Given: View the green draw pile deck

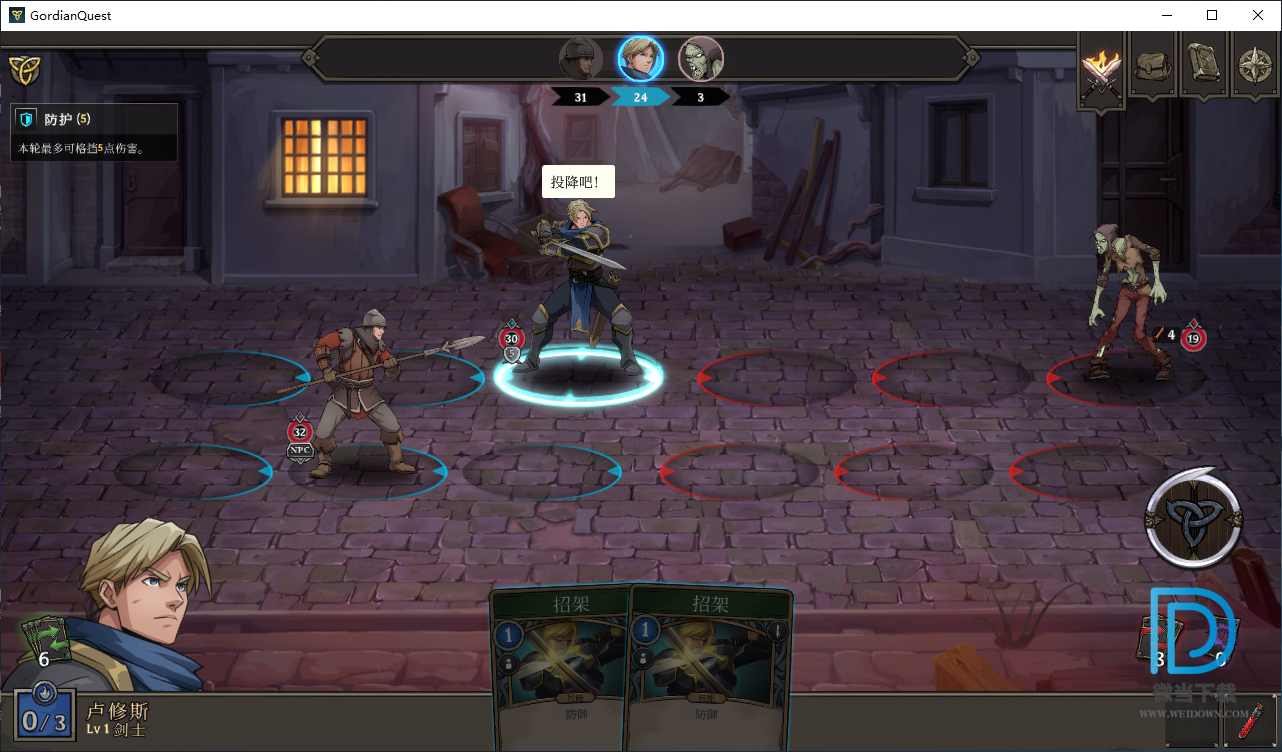Looking at the screenshot, I should [45, 640].
